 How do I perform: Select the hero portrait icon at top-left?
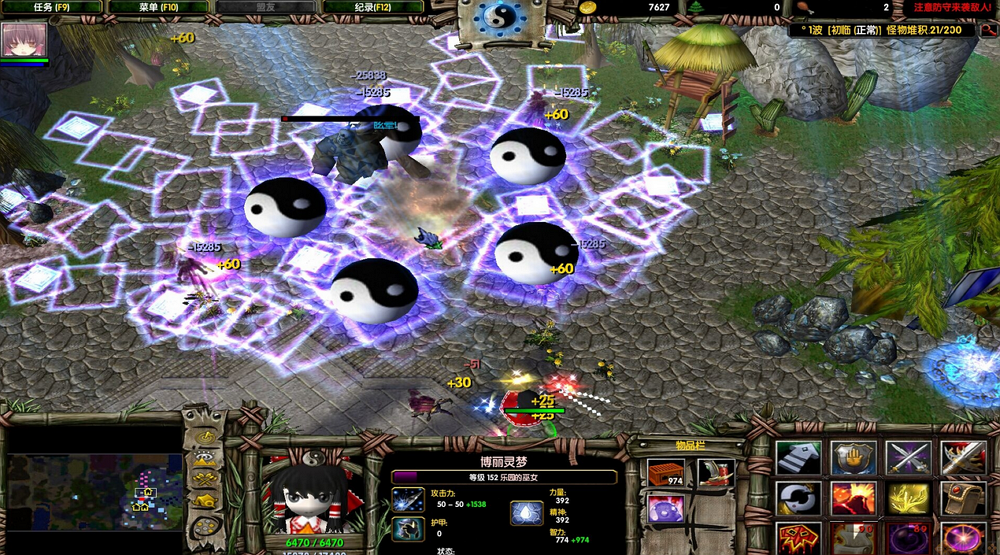(24, 41)
